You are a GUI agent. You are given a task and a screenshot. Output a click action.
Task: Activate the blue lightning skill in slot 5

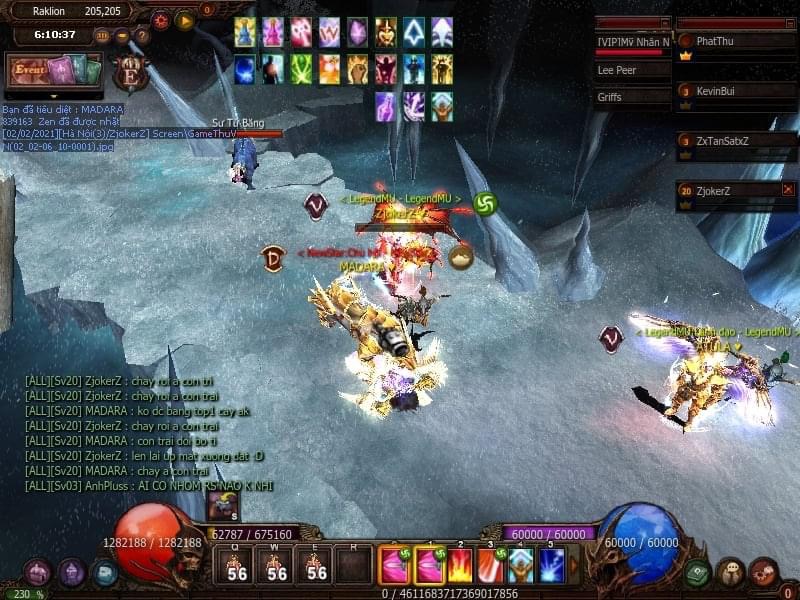pyautogui.click(x=551, y=566)
